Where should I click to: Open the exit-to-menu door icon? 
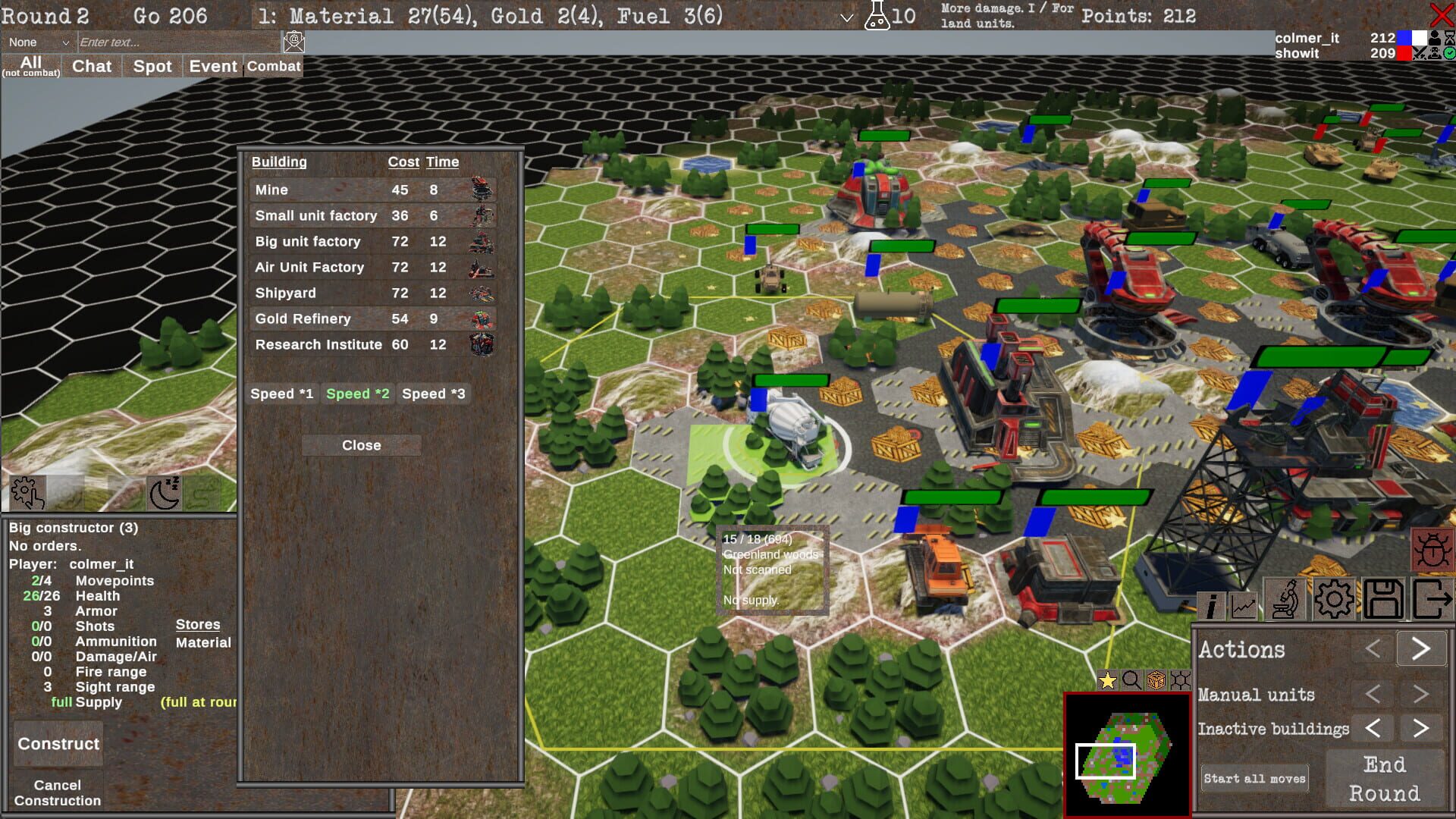1435,599
